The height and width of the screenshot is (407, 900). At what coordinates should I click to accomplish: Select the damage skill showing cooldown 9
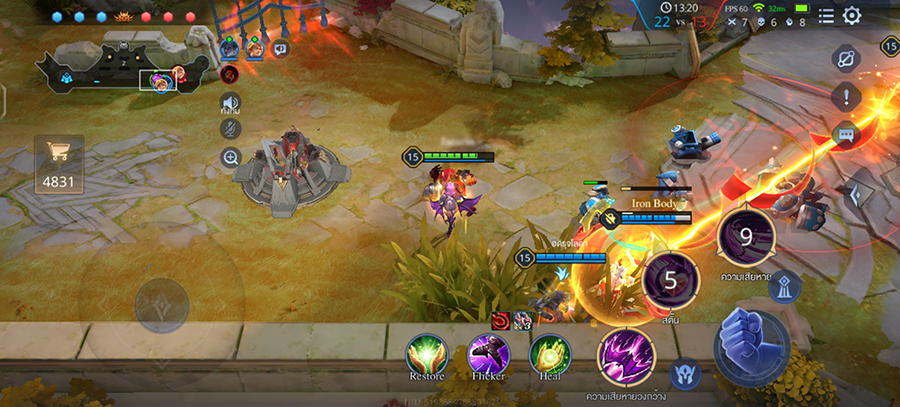[746, 237]
